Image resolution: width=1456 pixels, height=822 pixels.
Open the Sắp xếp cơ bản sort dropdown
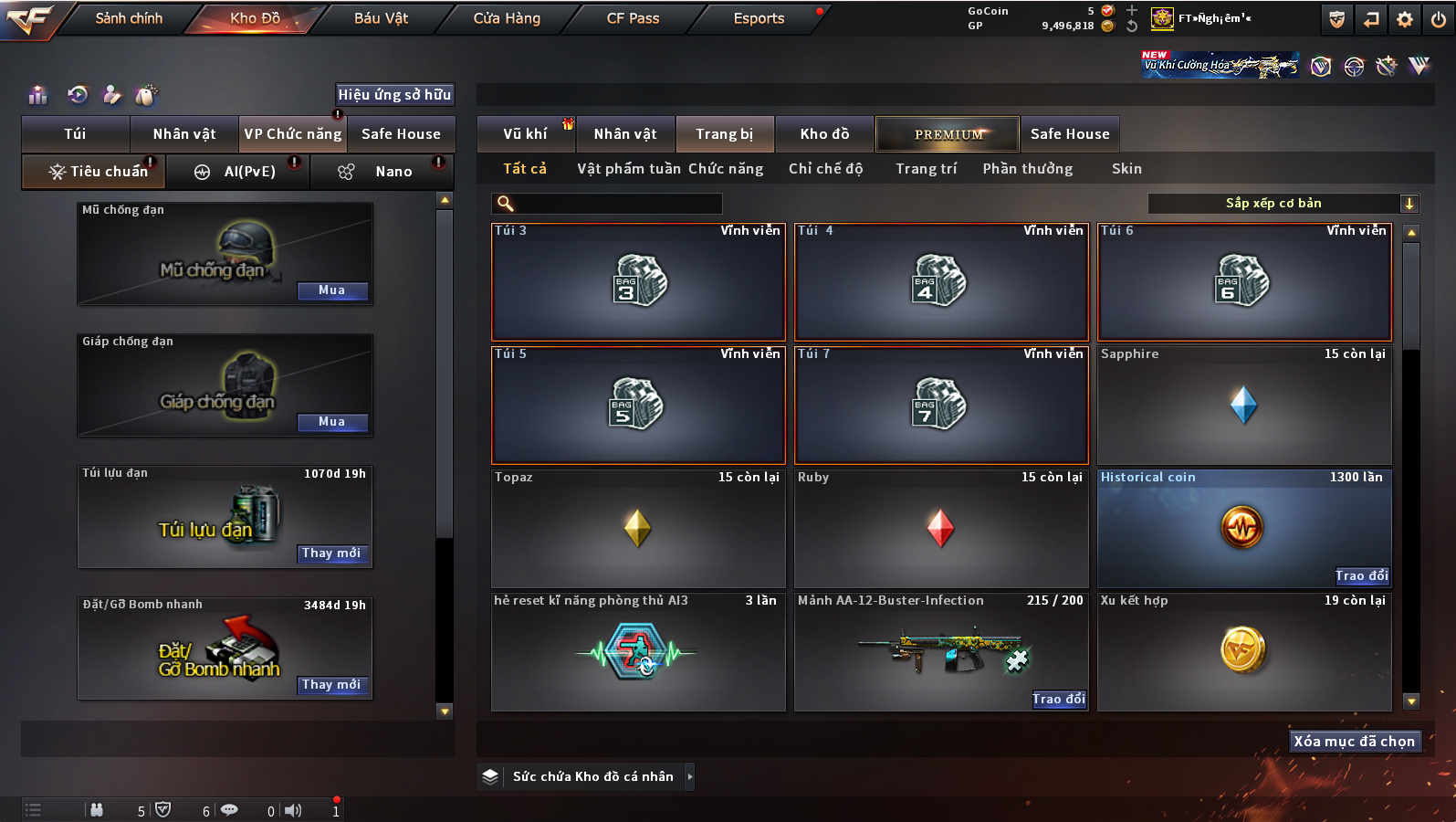(x=1282, y=204)
